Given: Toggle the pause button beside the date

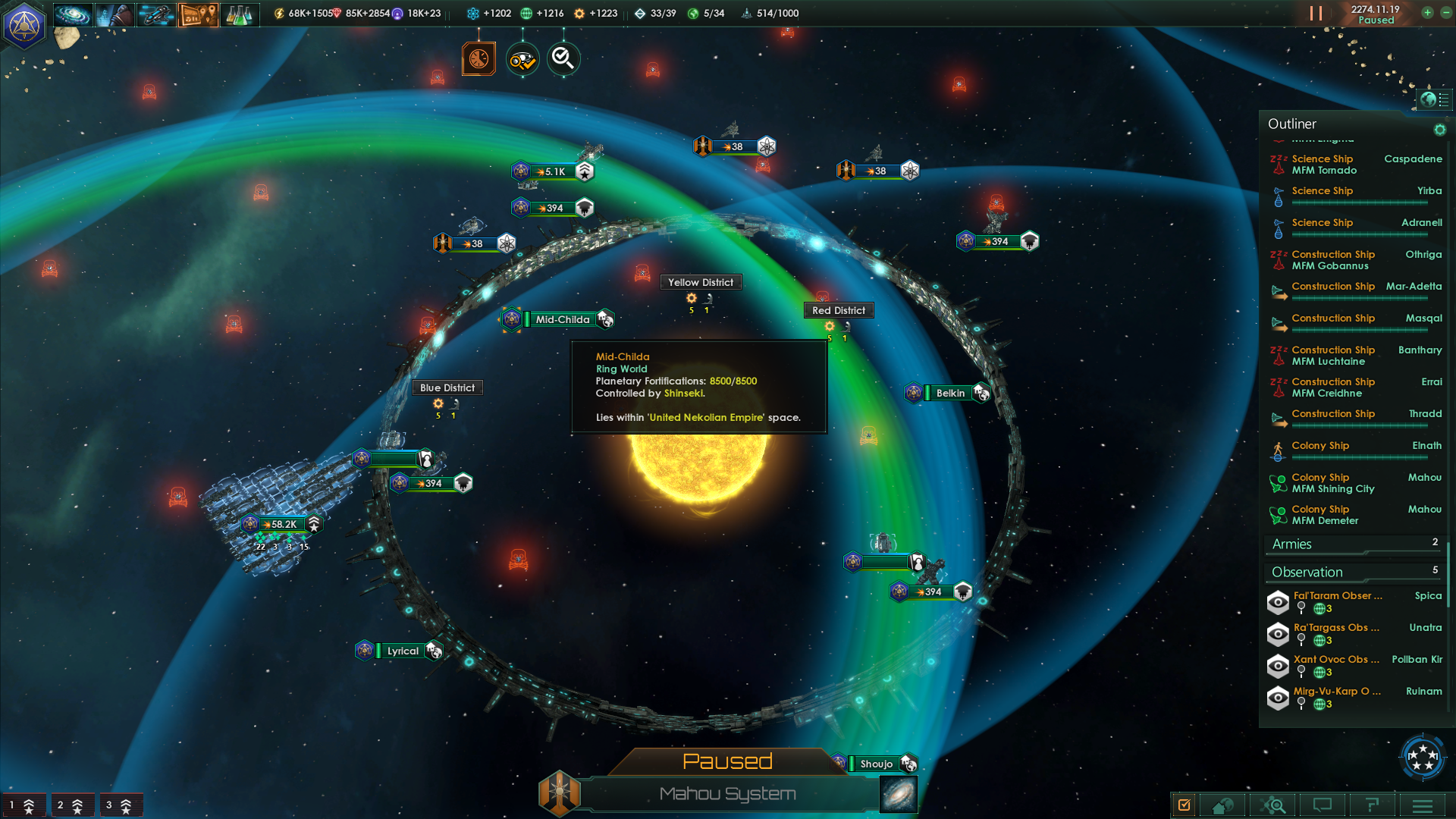Looking at the screenshot, I should [1316, 14].
